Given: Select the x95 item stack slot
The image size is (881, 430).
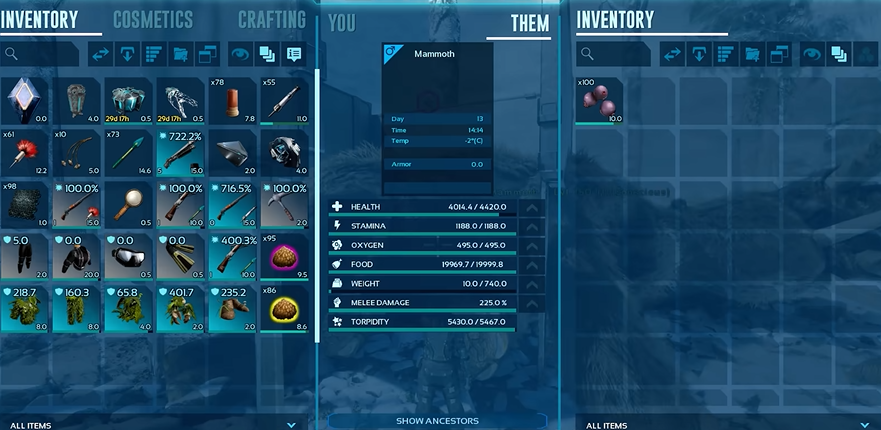Looking at the screenshot, I should (285, 257).
